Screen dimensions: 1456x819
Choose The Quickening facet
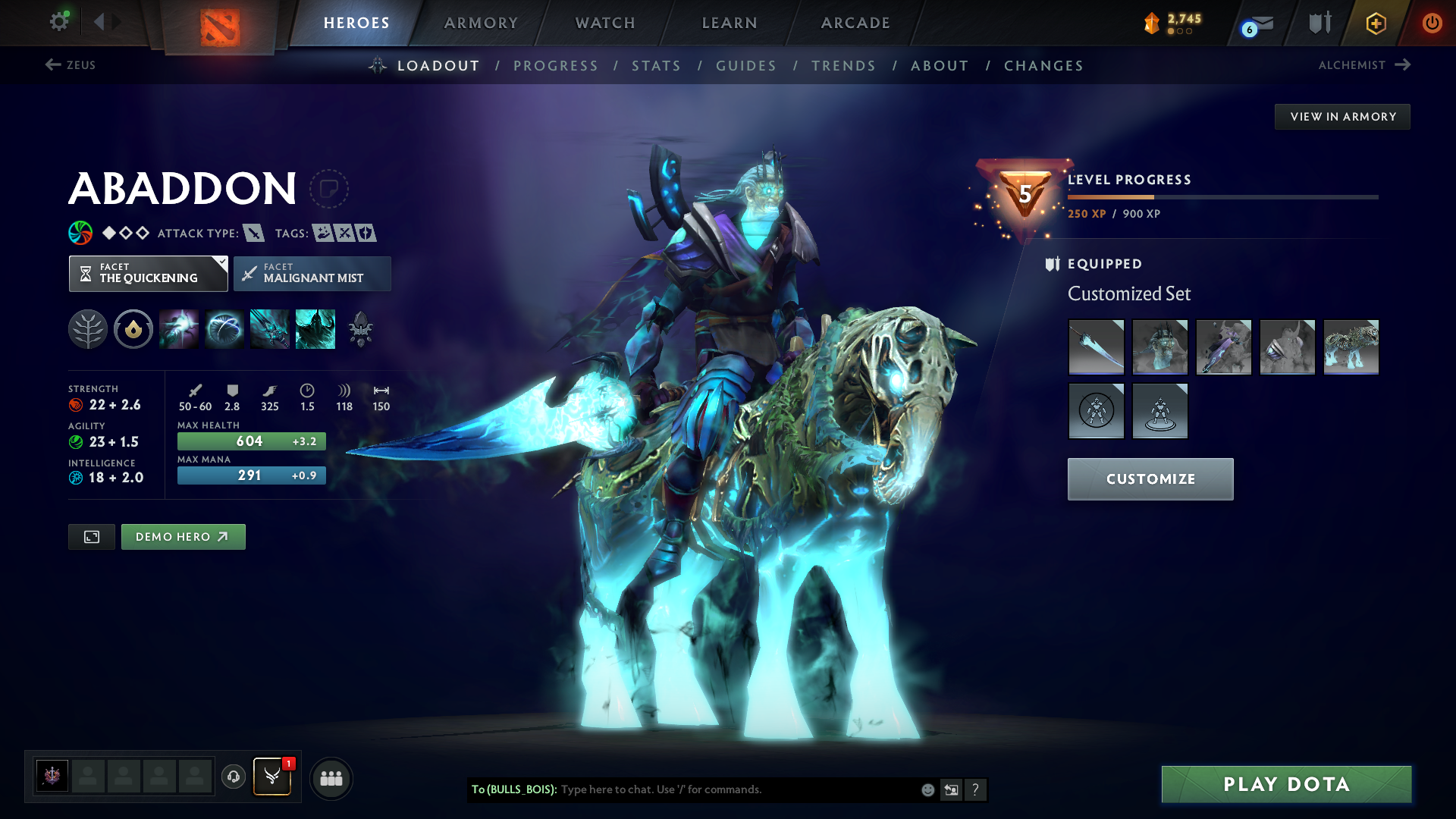149,274
